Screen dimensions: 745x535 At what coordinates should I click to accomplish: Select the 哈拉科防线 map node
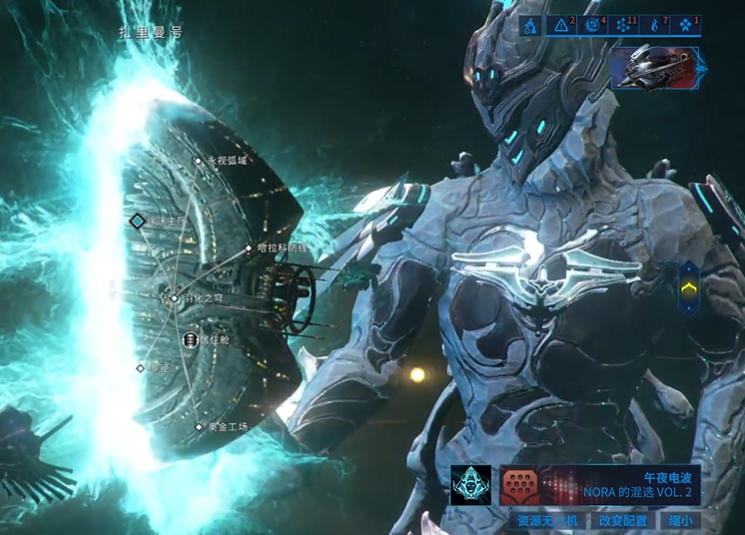point(249,247)
